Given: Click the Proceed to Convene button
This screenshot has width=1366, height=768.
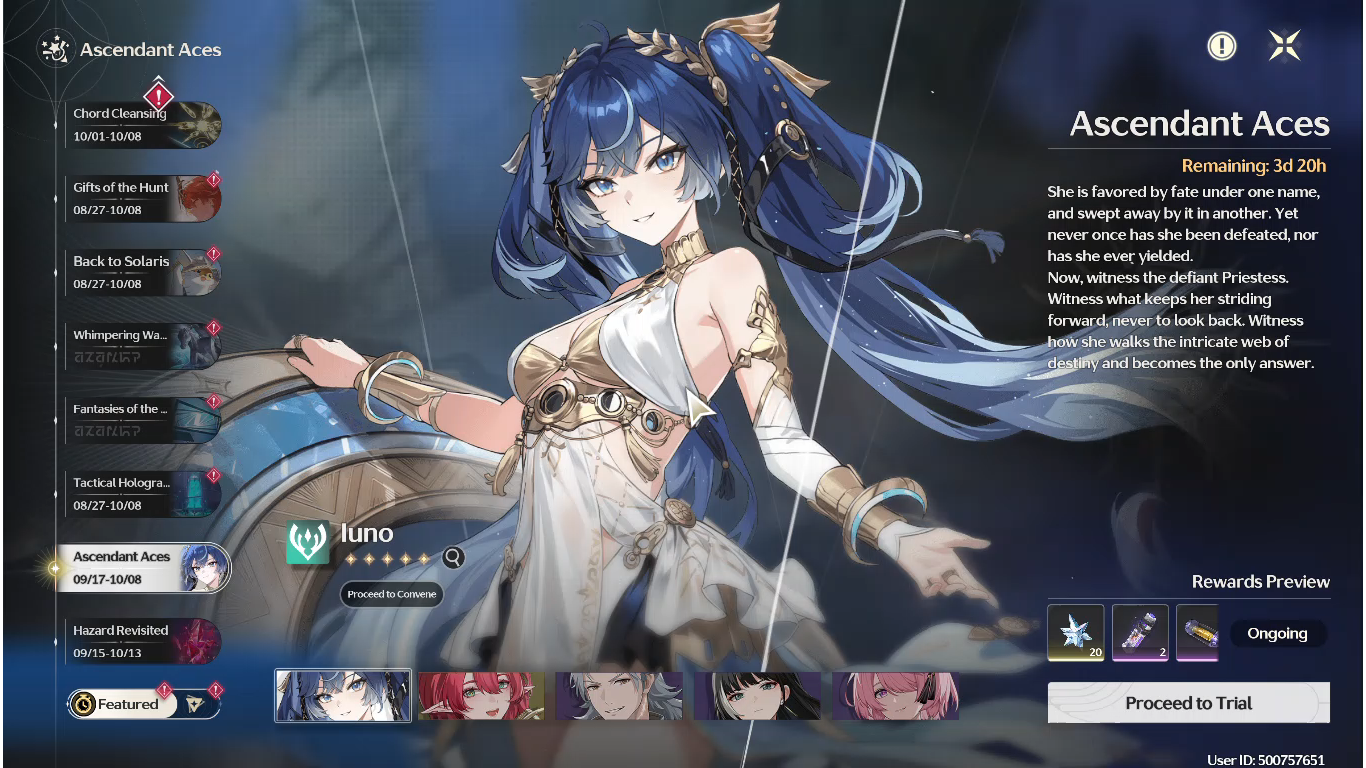Looking at the screenshot, I should pyautogui.click(x=391, y=594).
